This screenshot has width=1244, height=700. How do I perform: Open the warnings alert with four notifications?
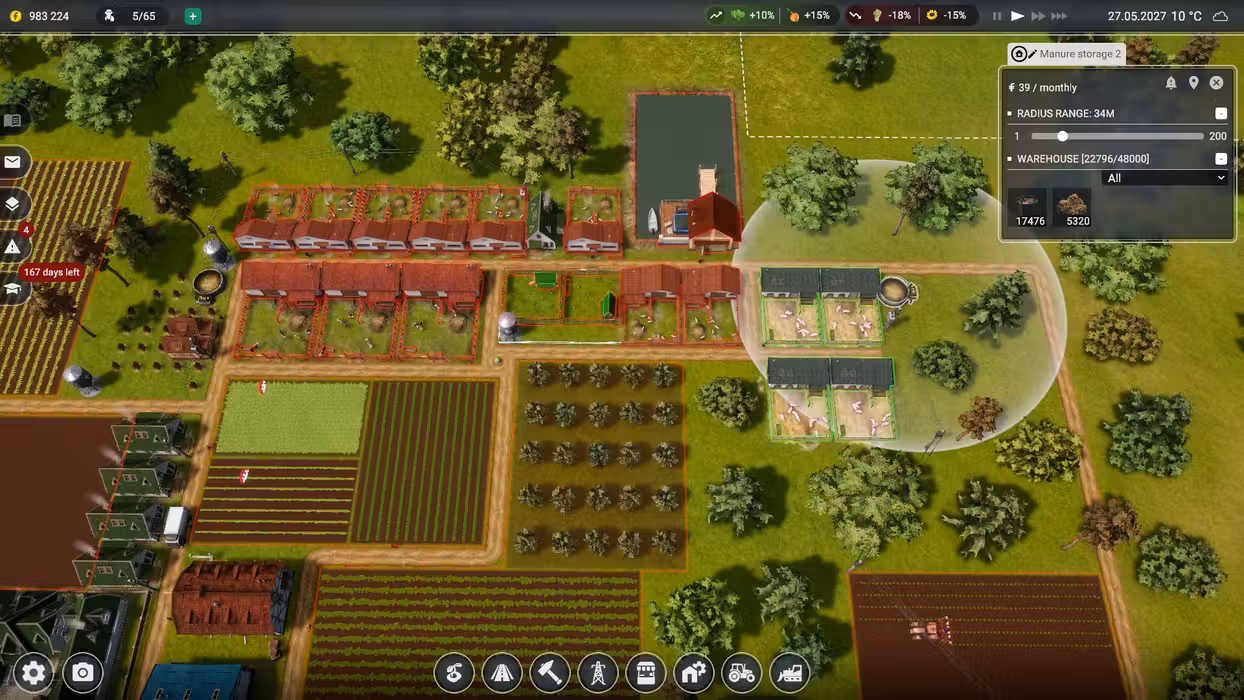tap(13, 246)
